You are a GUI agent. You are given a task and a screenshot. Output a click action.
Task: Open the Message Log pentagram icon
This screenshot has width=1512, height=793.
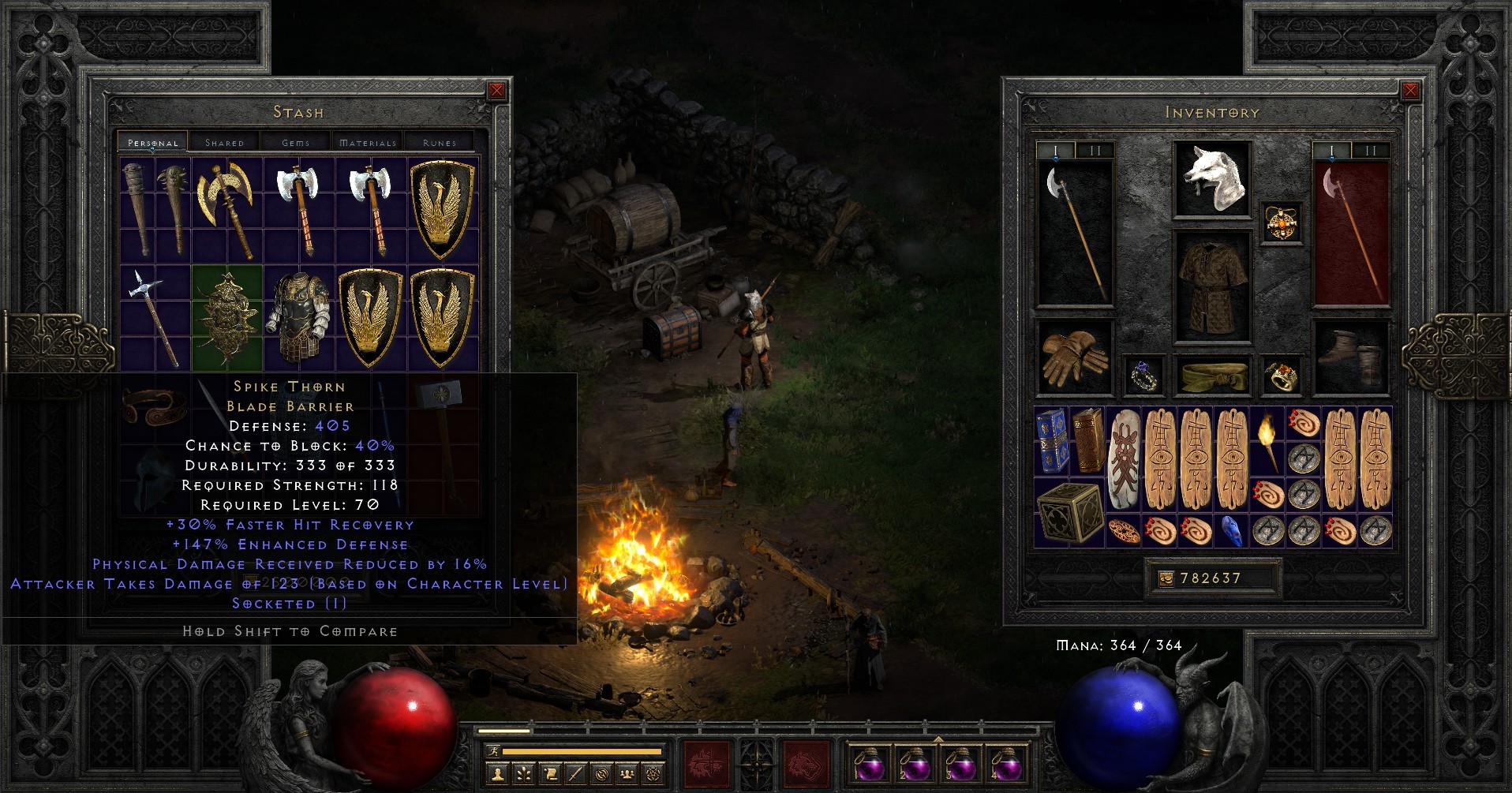(x=653, y=774)
